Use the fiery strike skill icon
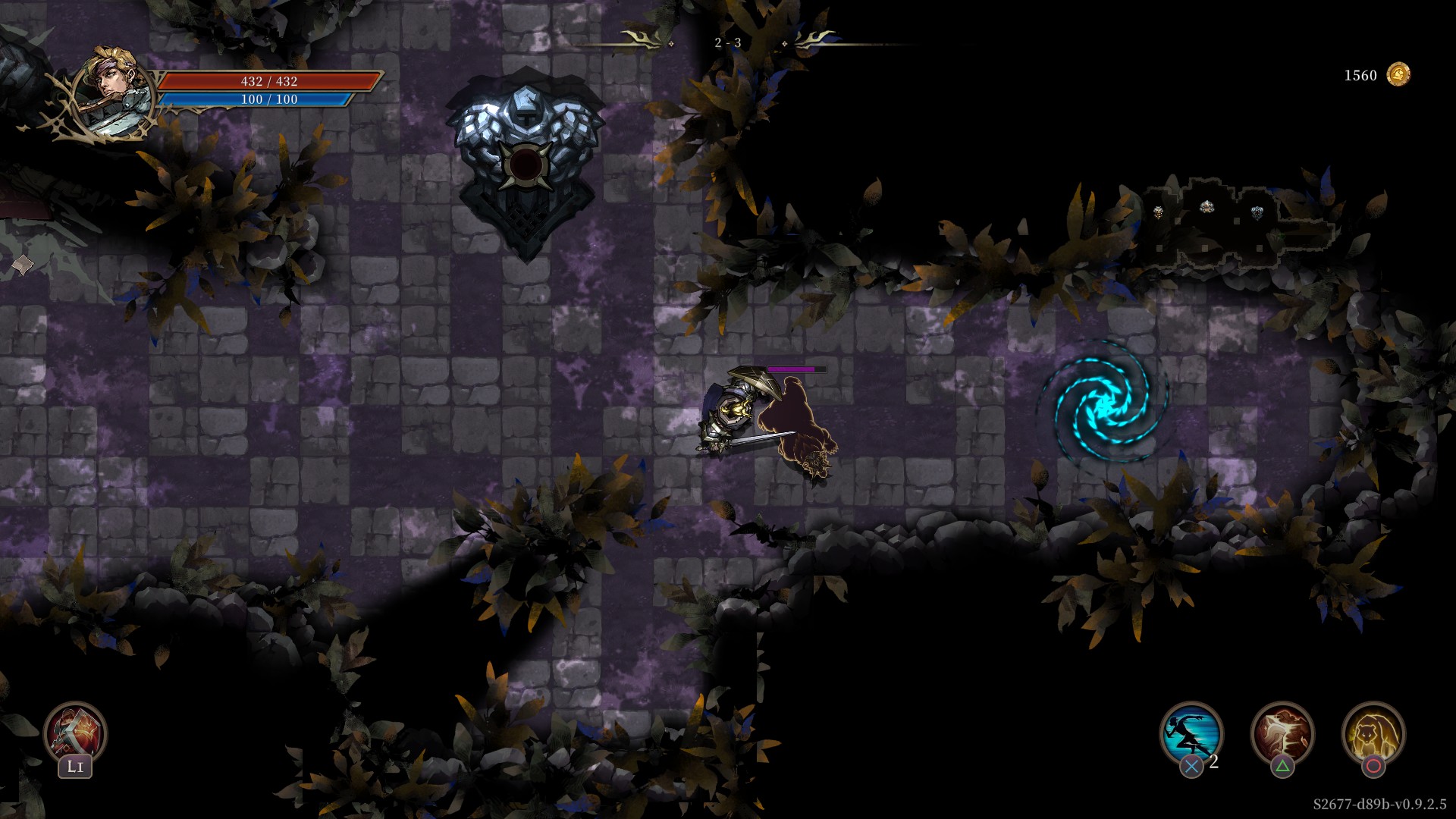 1282,733
